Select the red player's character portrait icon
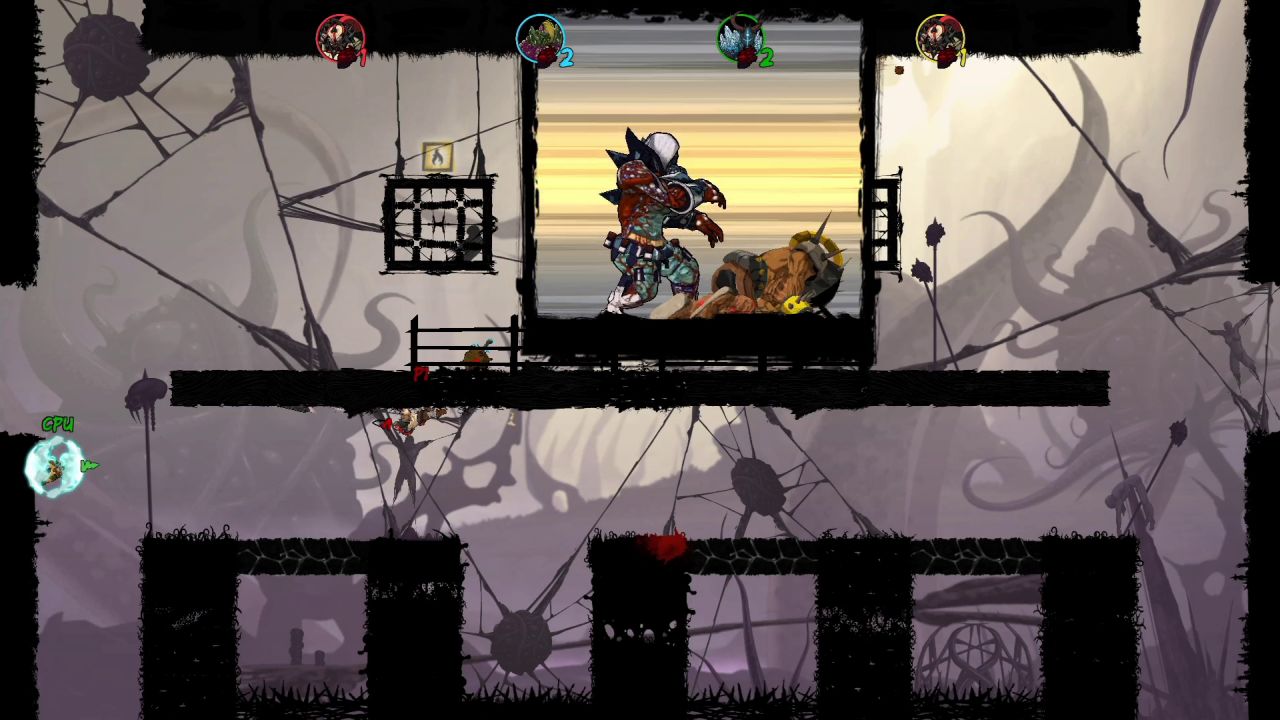The width and height of the screenshot is (1280, 720). pyautogui.click(x=340, y=38)
